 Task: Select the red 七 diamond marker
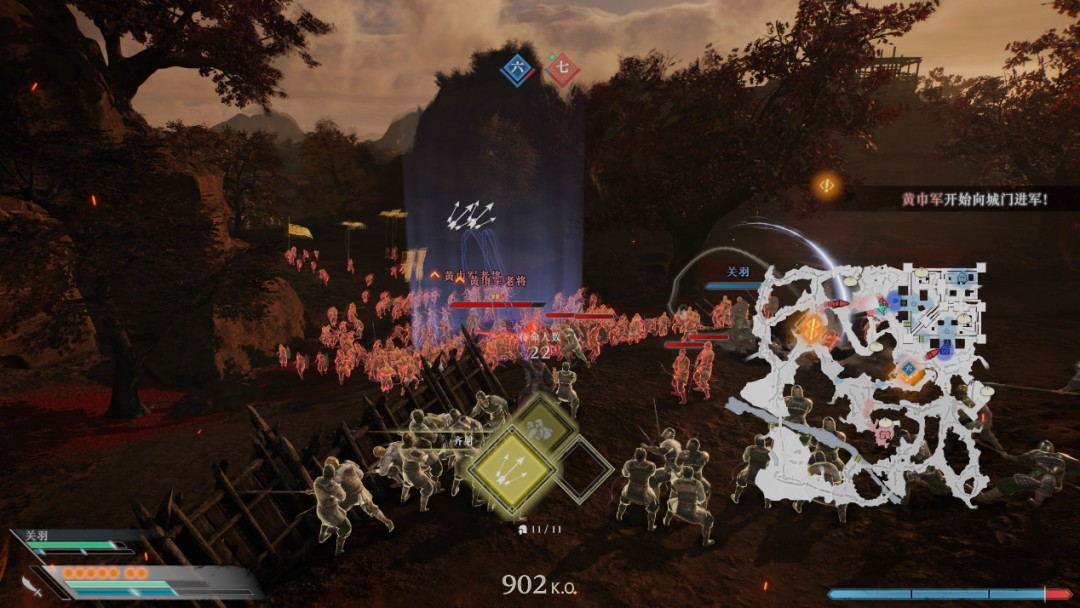coord(562,70)
